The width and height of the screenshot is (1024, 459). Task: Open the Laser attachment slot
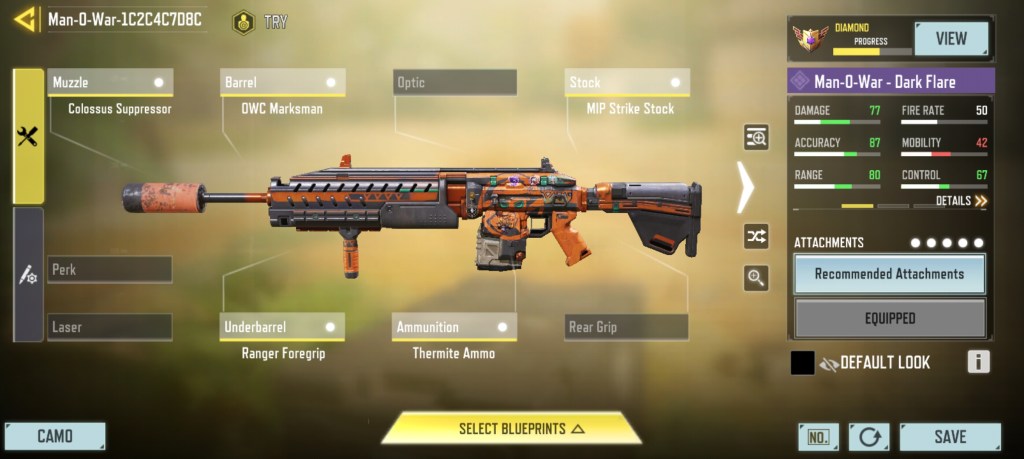110,327
